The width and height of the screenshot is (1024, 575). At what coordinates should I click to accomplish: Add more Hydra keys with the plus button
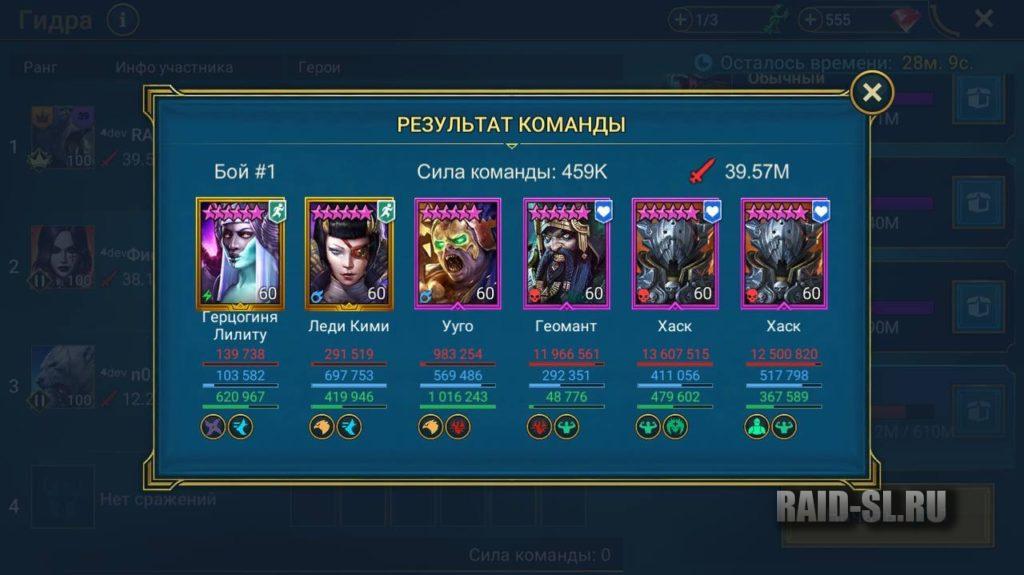(681, 20)
